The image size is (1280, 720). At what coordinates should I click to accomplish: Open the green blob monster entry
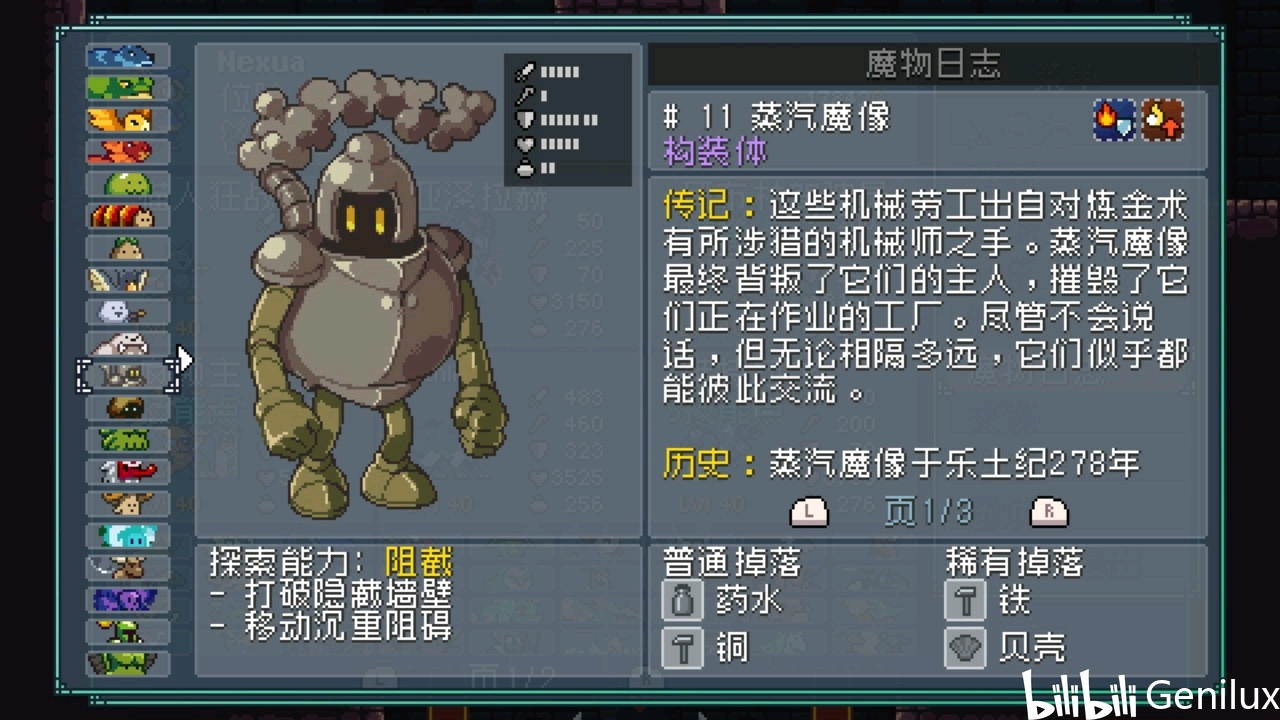[x=127, y=184]
